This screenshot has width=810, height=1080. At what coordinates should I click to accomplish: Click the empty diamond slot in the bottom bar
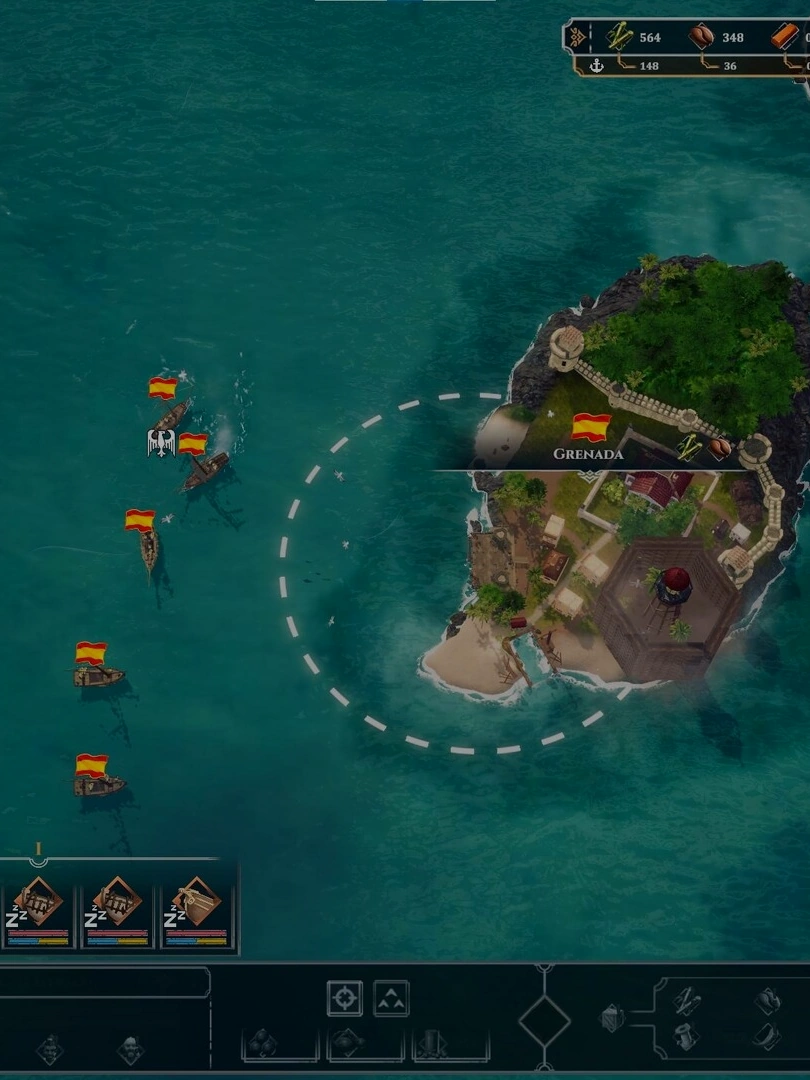545,1022
